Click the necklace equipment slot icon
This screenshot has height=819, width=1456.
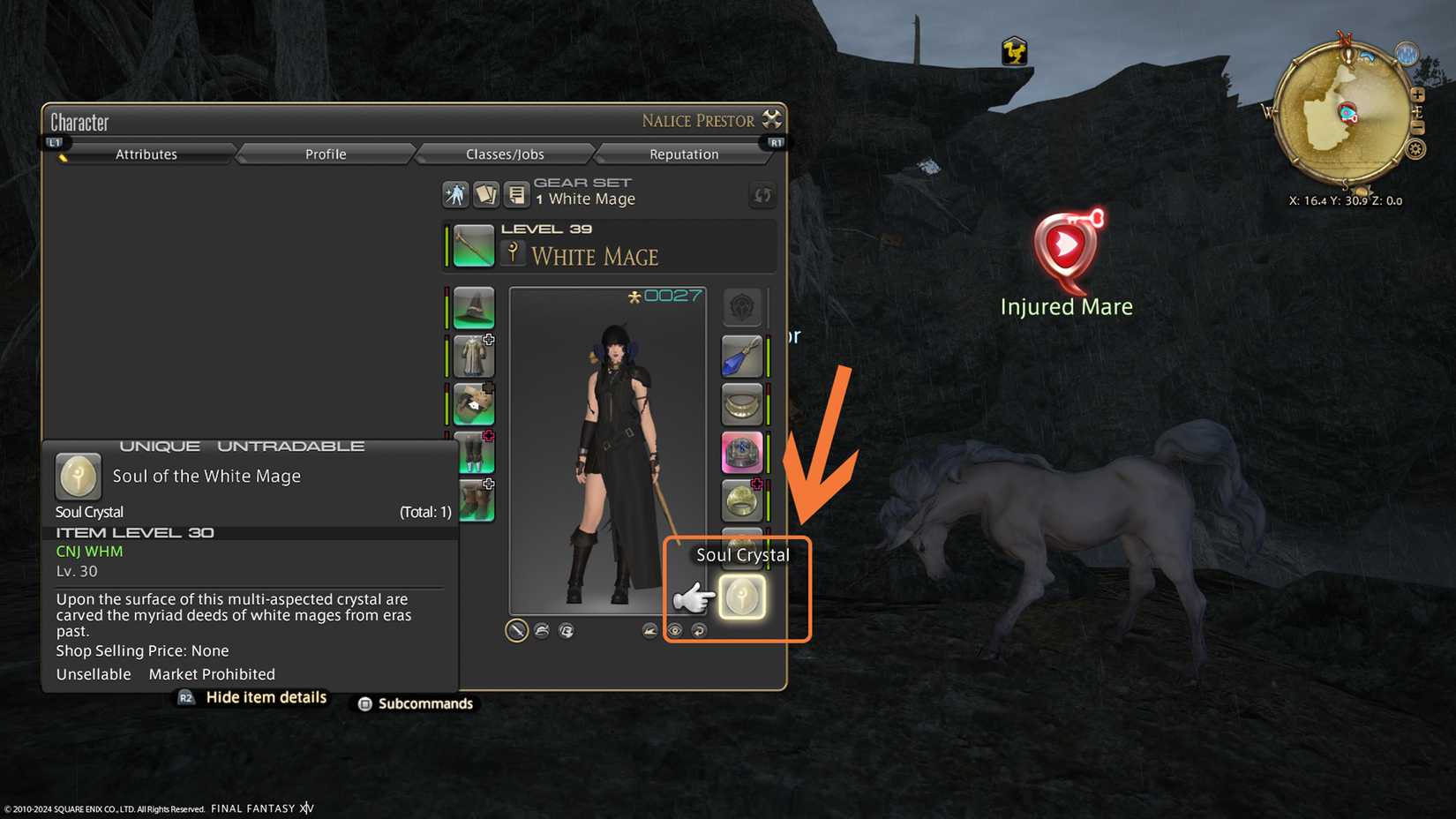[742, 403]
